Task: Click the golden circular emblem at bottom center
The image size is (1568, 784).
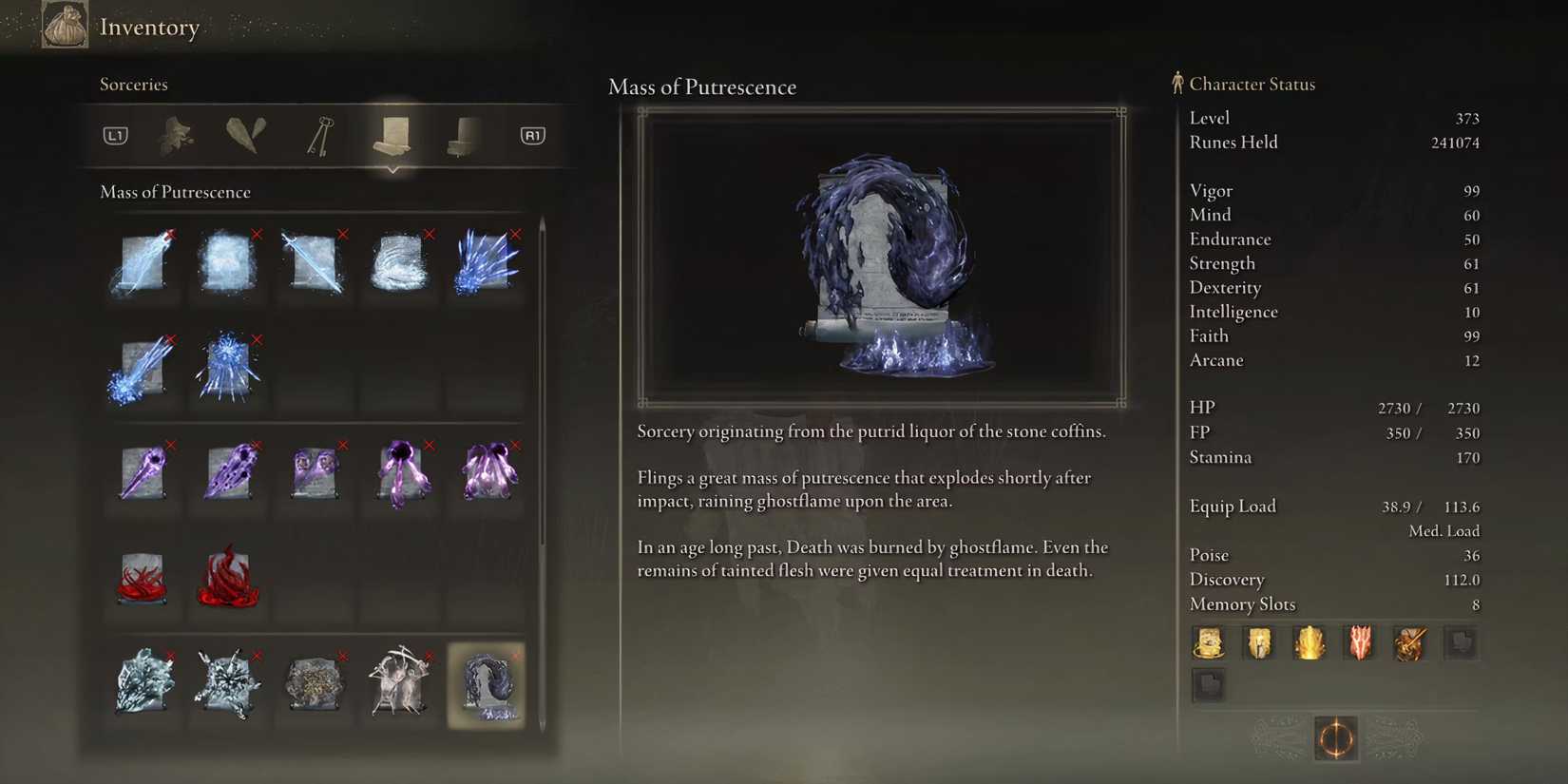Action: click(x=1334, y=738)
